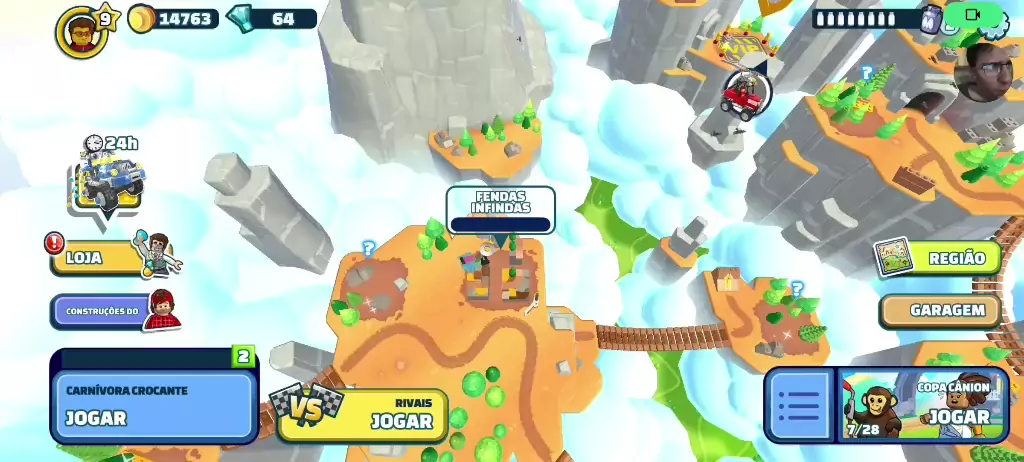Enter the Garagem
Image resolution: width=1024 pixels, height=462 pixels.
coord(940,311)
